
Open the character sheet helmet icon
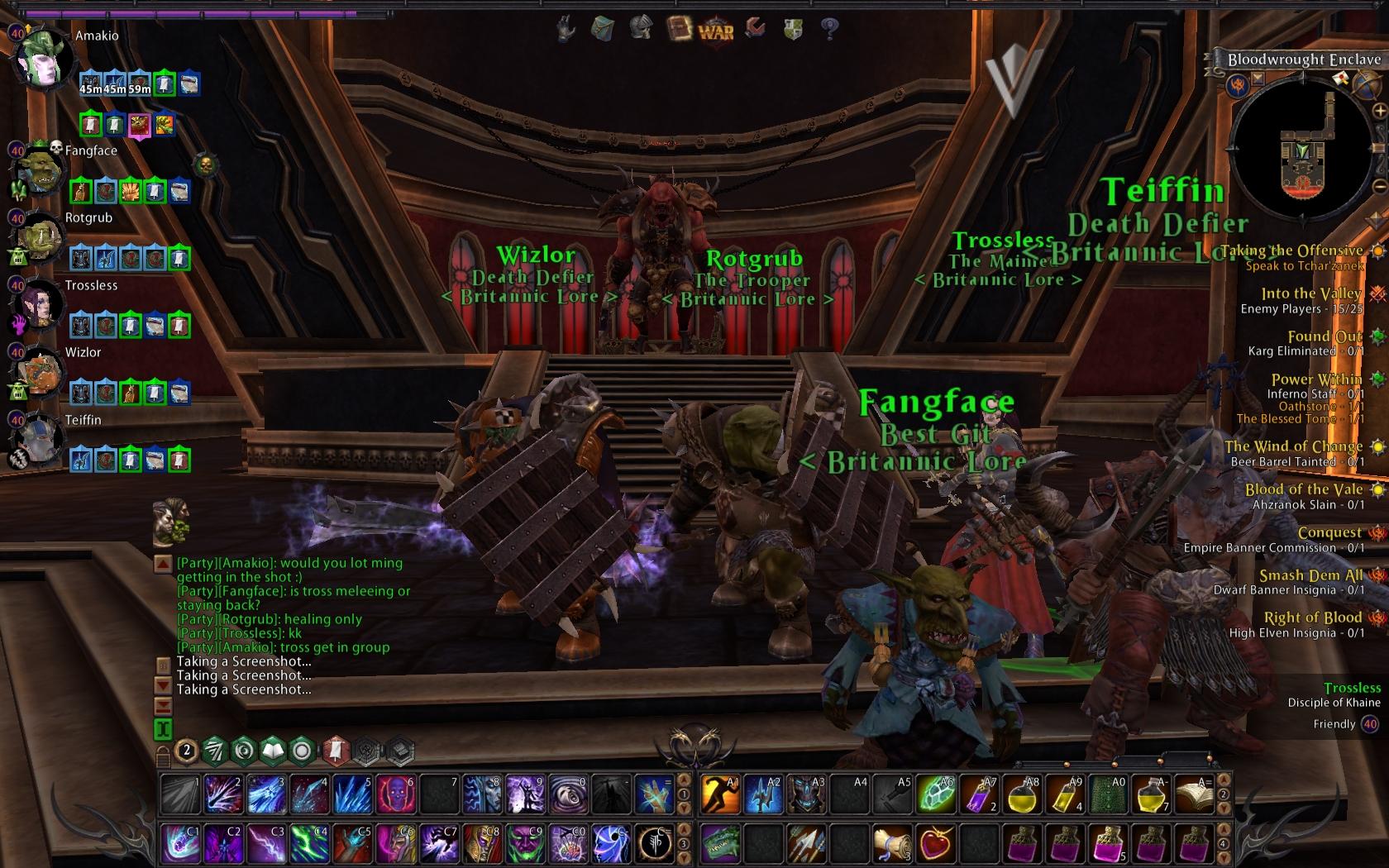pos(640,29)
